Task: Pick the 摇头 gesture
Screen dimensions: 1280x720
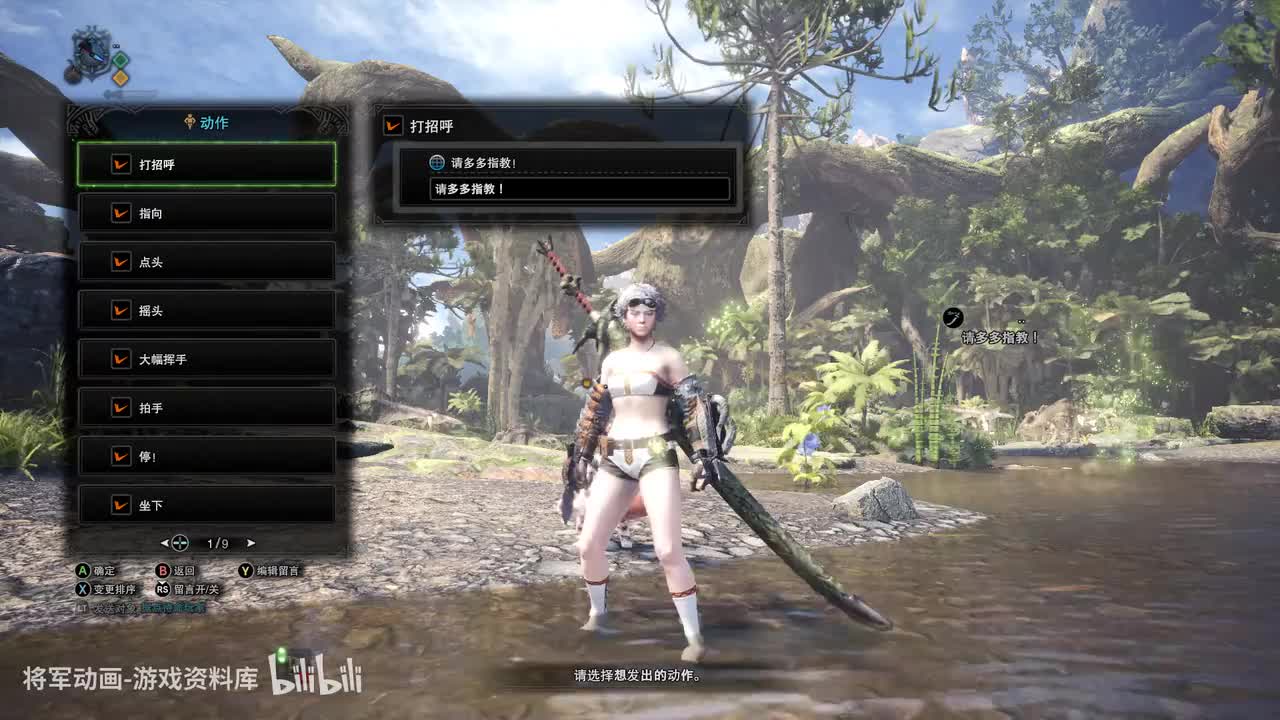Action: tap(207, 310)
